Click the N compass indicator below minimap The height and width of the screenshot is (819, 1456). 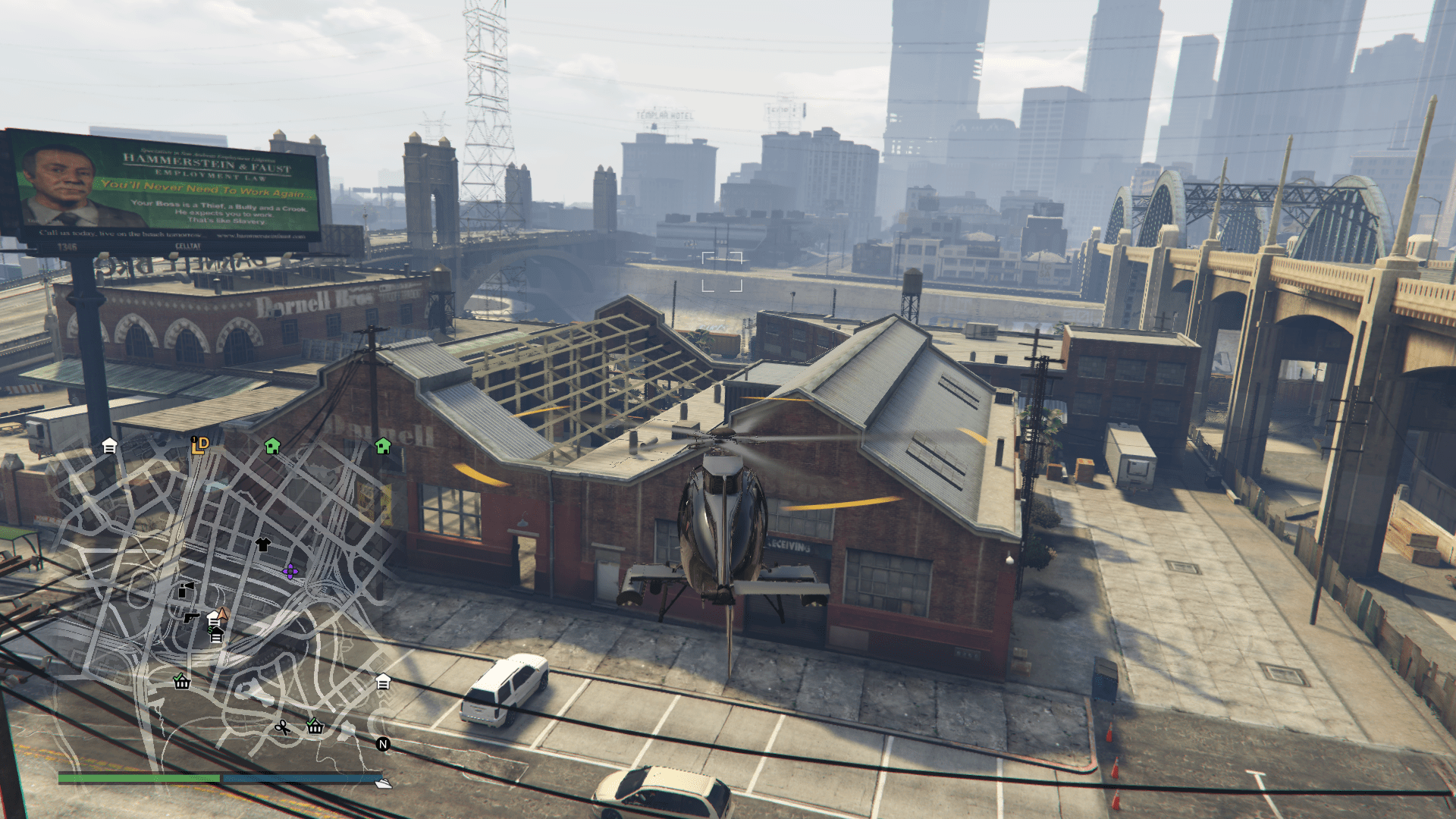pos(381,744)
